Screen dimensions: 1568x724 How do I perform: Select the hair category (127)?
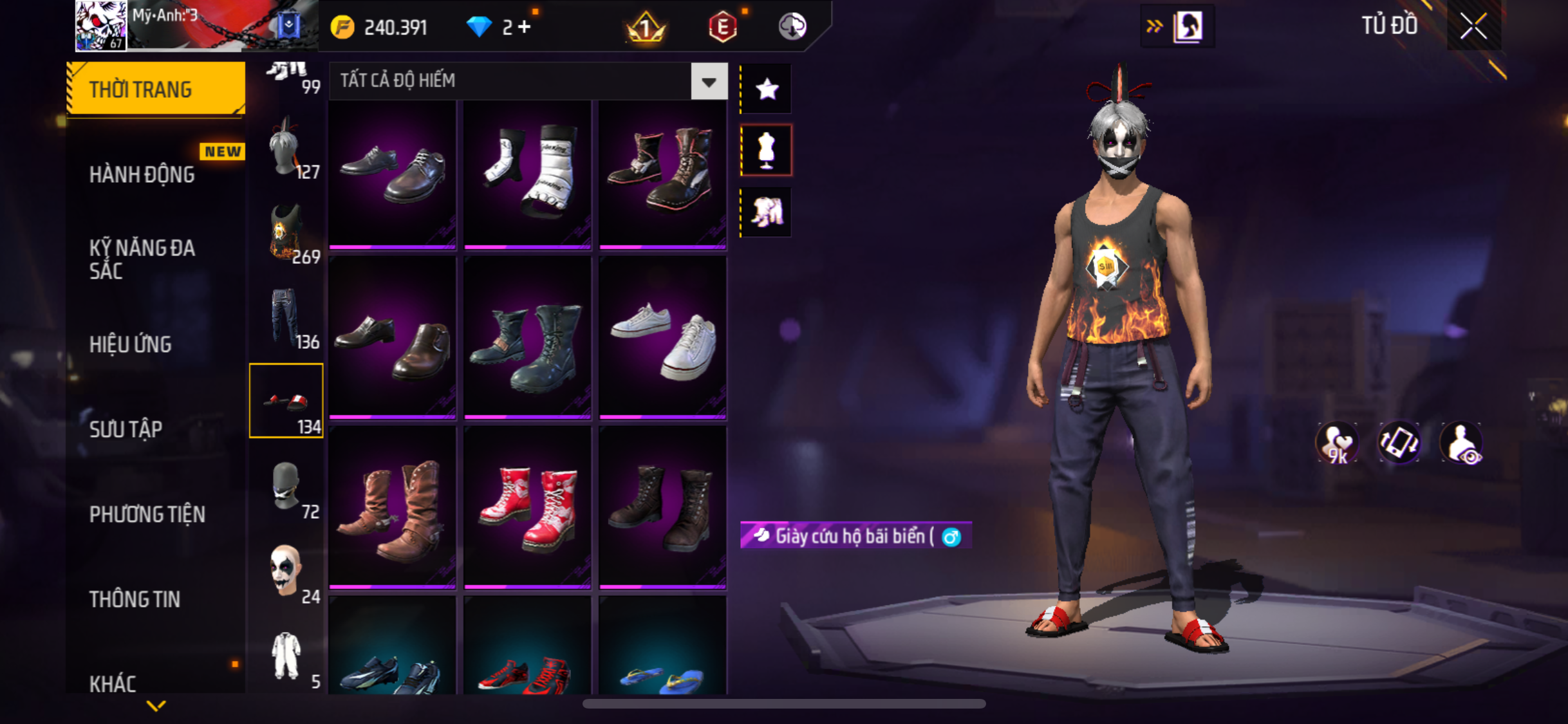286,147
